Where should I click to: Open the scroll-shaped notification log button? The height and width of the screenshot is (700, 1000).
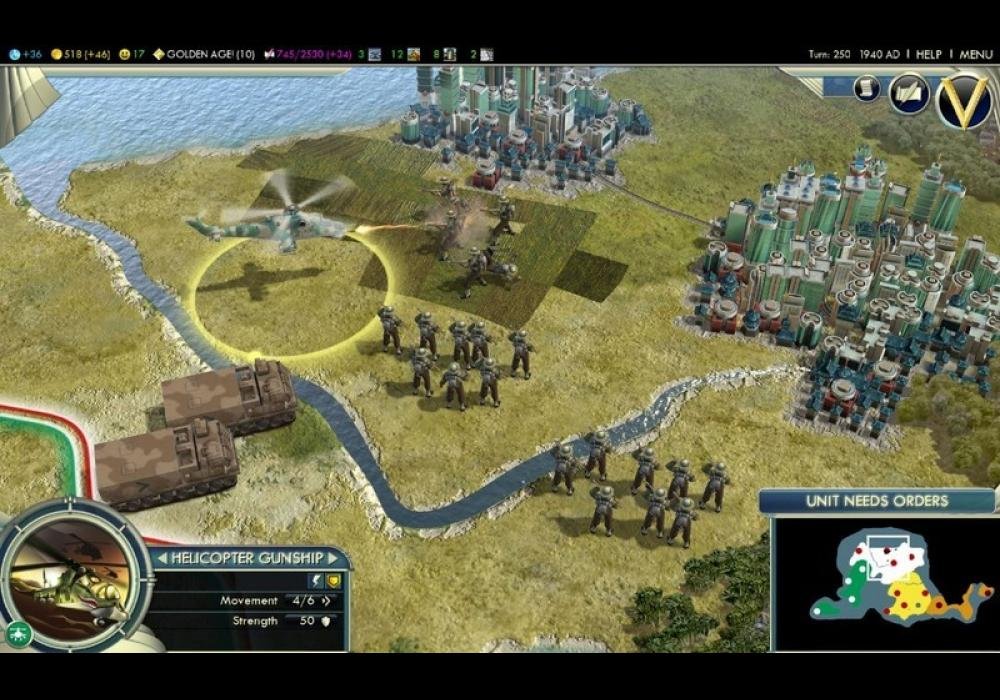pos(866,88)
